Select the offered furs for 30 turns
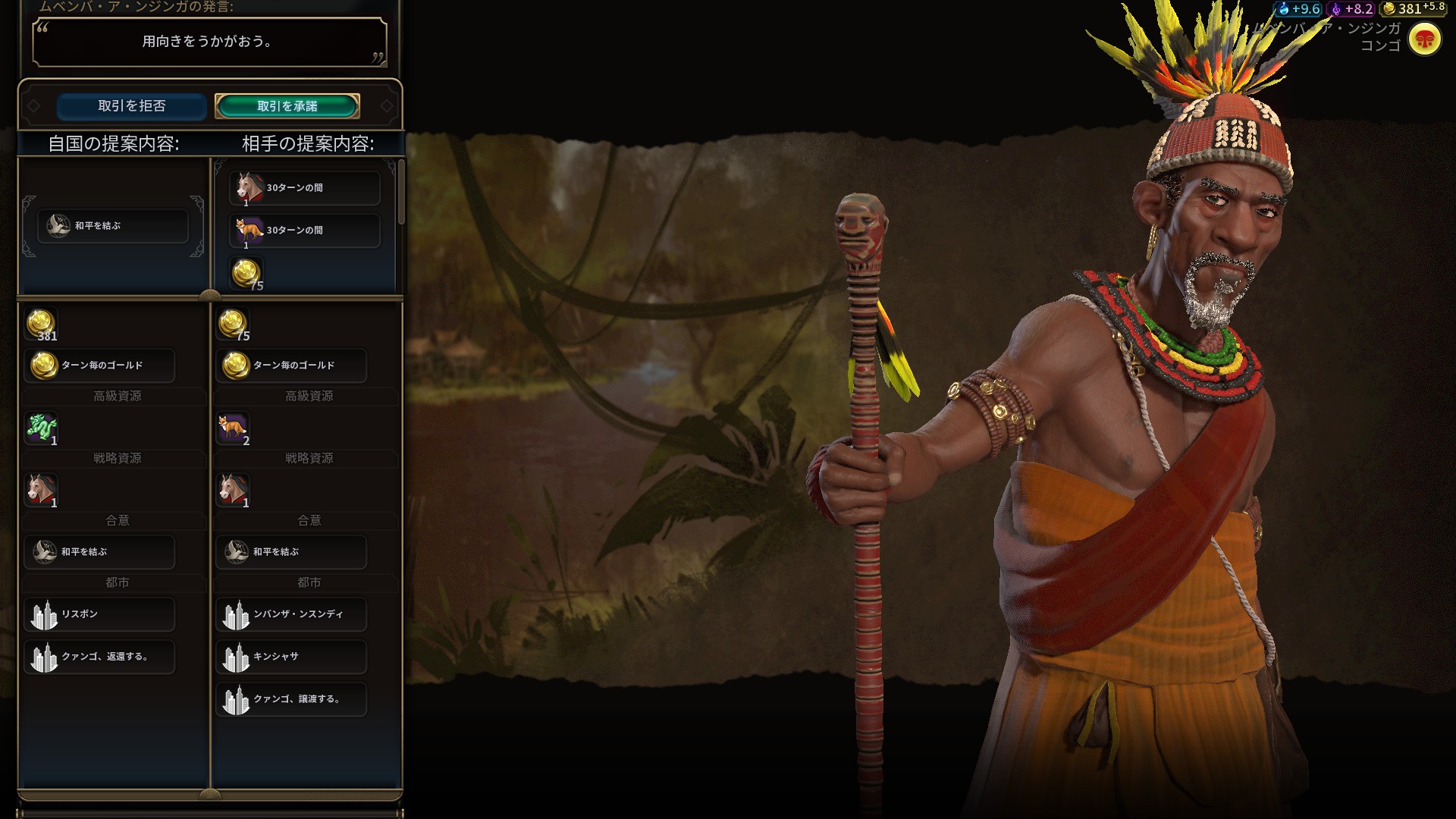This screenshot has width=1456, height=819. click(x=304, y=231)
